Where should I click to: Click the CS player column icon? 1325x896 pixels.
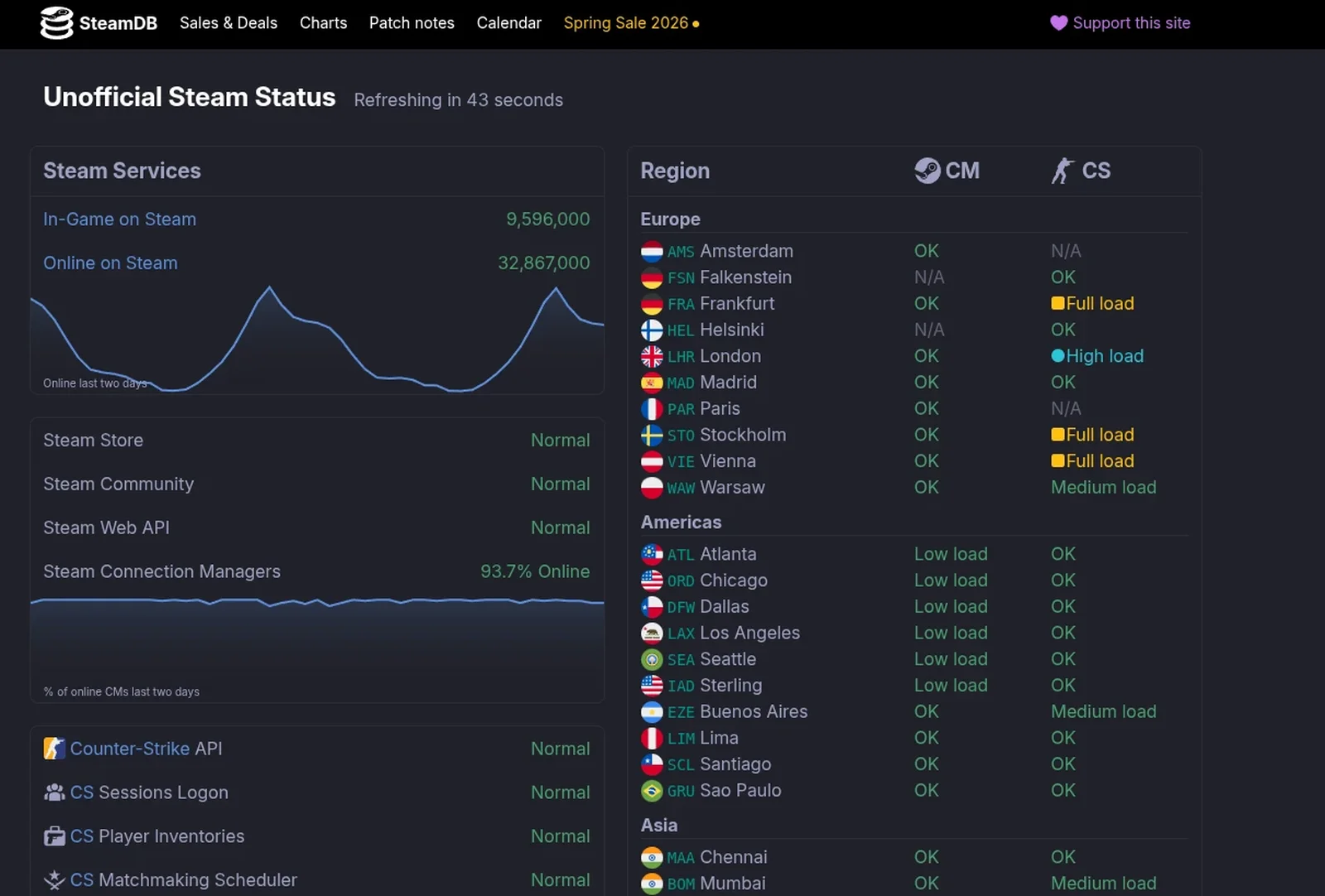pos(1061,171)
